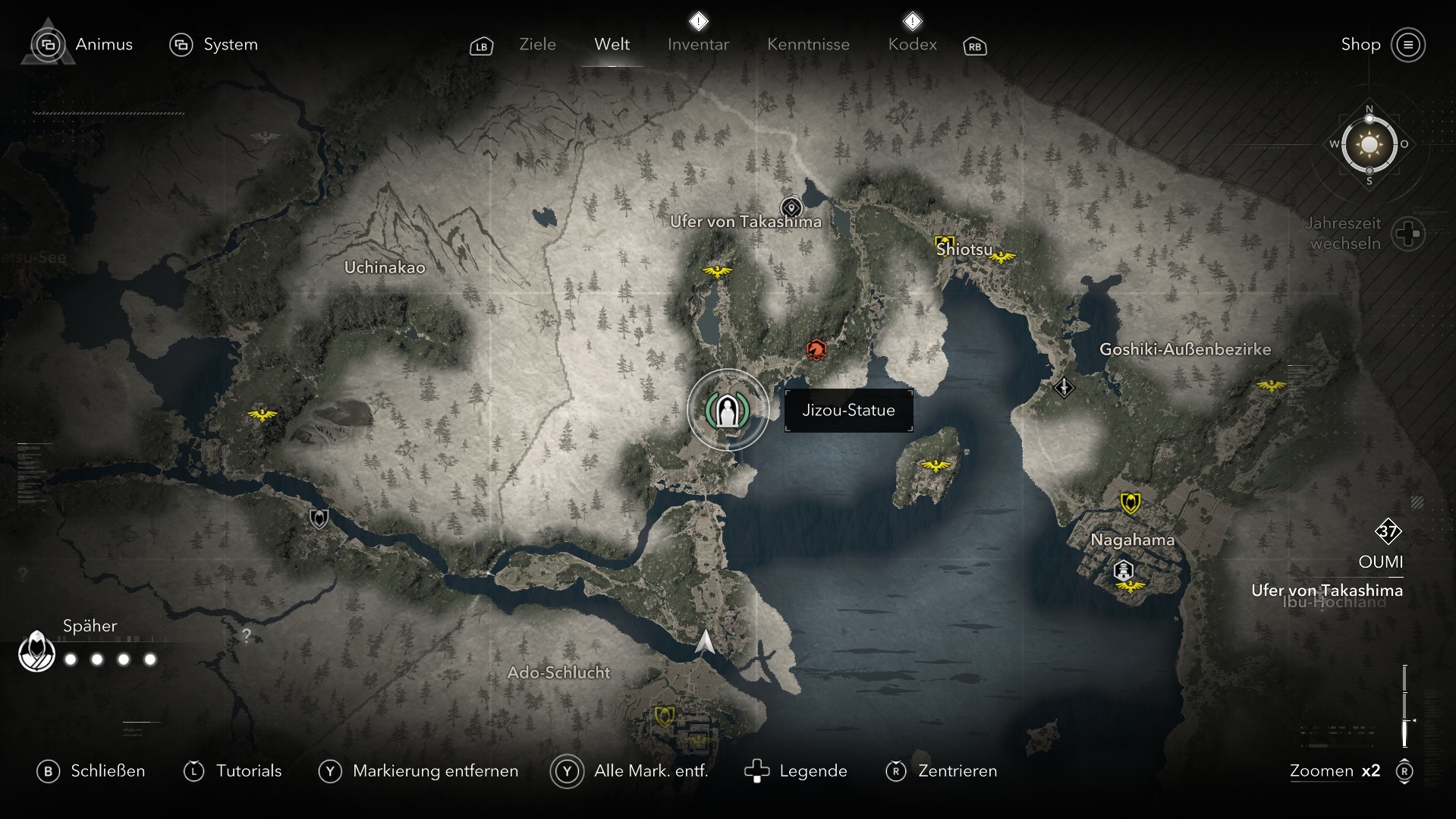Select the Kenntnisse tab
Screen dimensions: 1456x819
click(x=808, y=44)
